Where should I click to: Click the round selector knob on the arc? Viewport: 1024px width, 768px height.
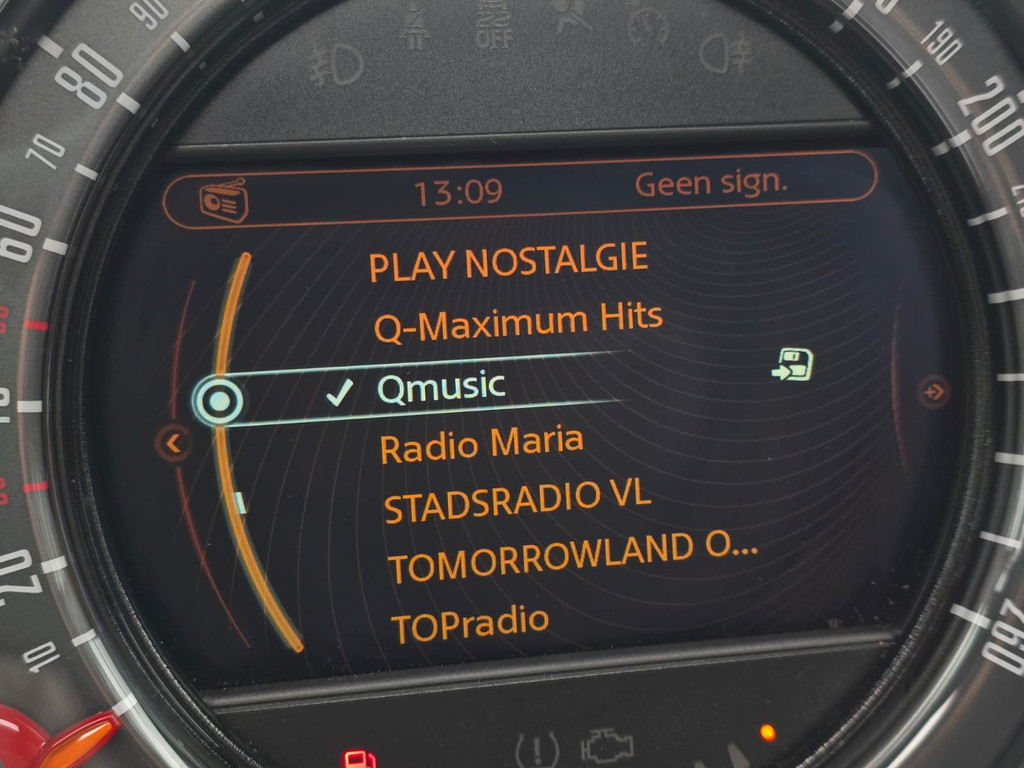click(219, 401)
